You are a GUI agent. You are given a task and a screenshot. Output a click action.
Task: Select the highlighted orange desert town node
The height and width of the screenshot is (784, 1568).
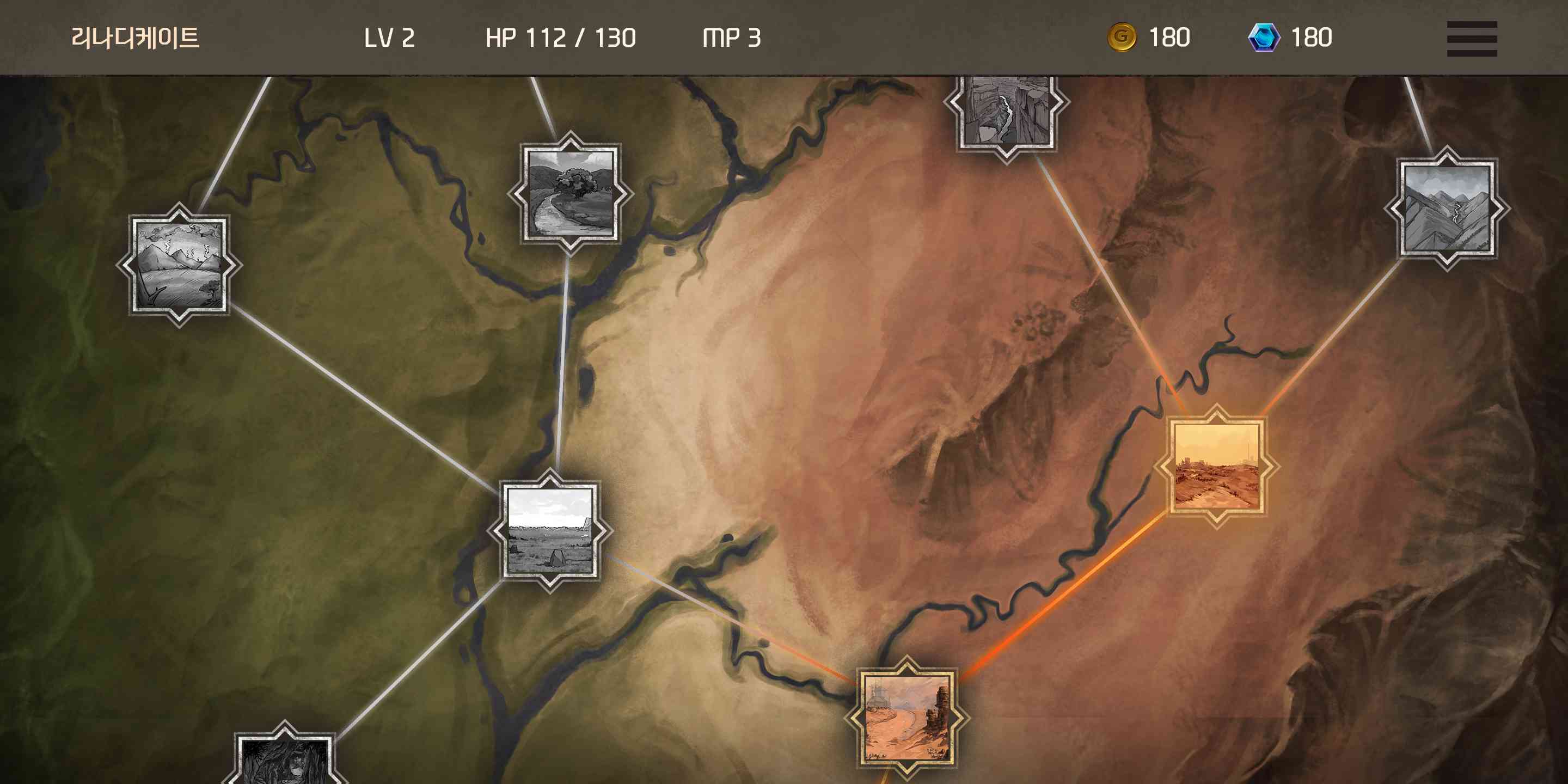(1217, 465)
